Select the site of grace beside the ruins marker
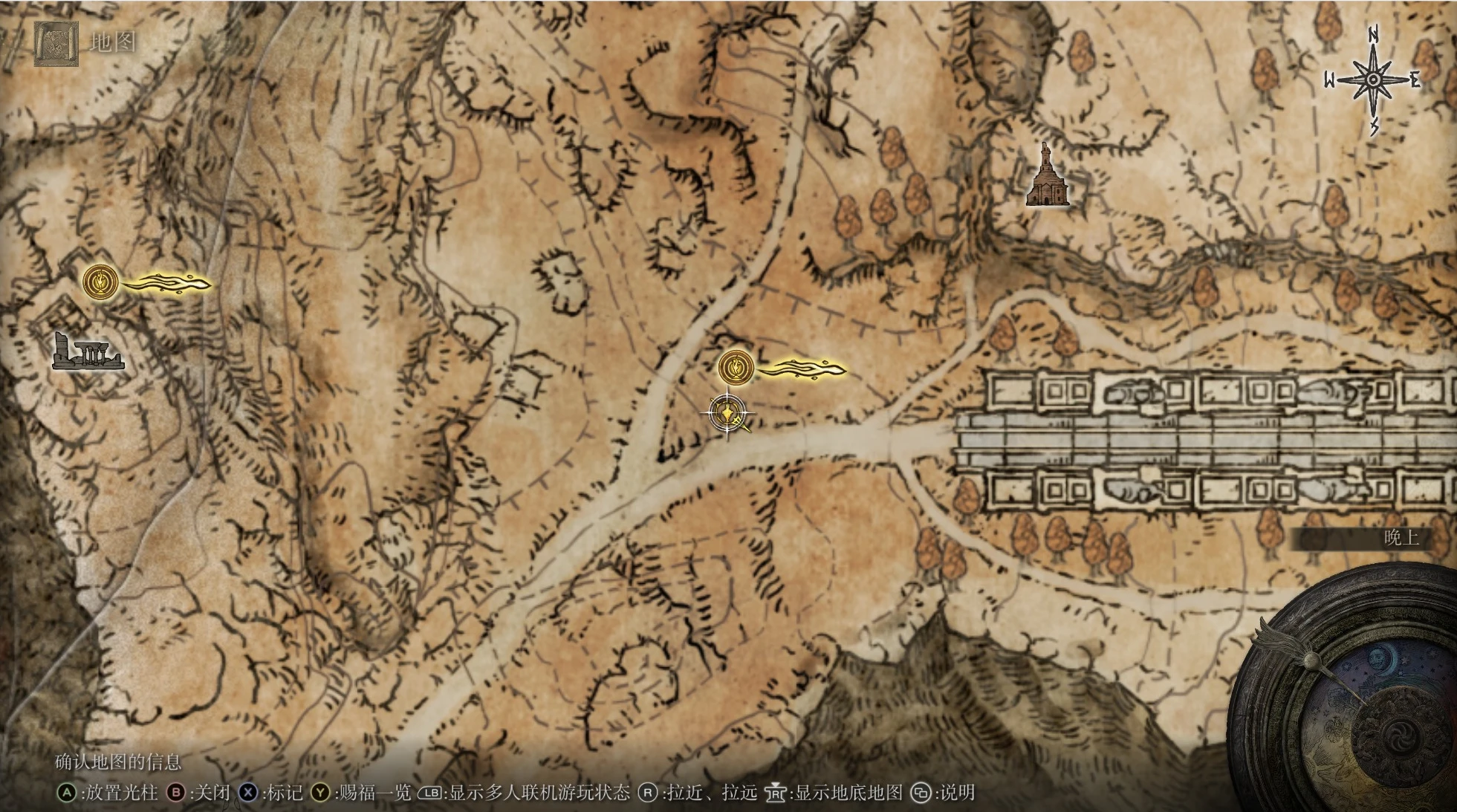This screenshot has height=812, width=1457. coord(101,282)
